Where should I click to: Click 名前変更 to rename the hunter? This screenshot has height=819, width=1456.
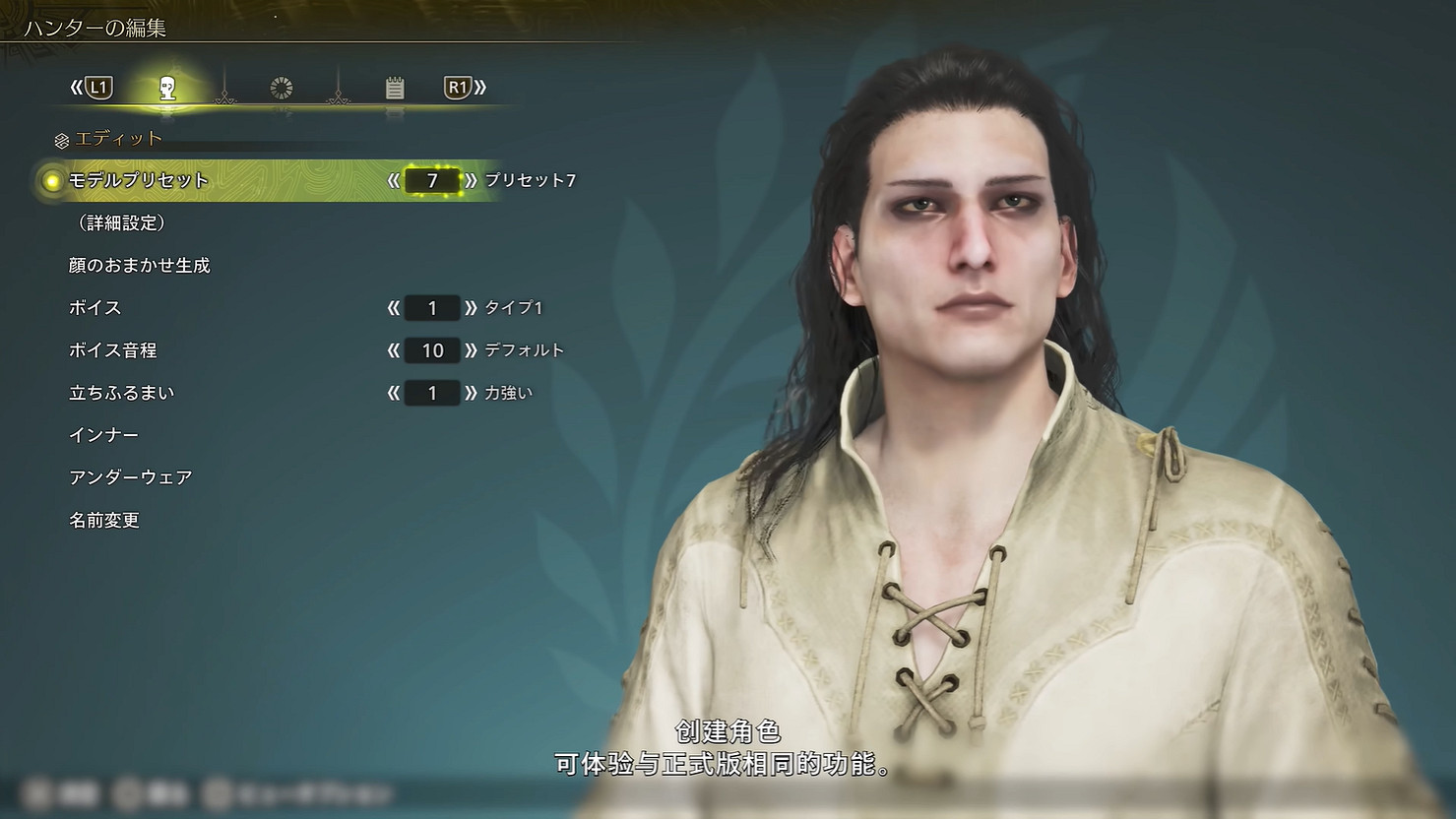pyautogui.click(x=103, y=520)
